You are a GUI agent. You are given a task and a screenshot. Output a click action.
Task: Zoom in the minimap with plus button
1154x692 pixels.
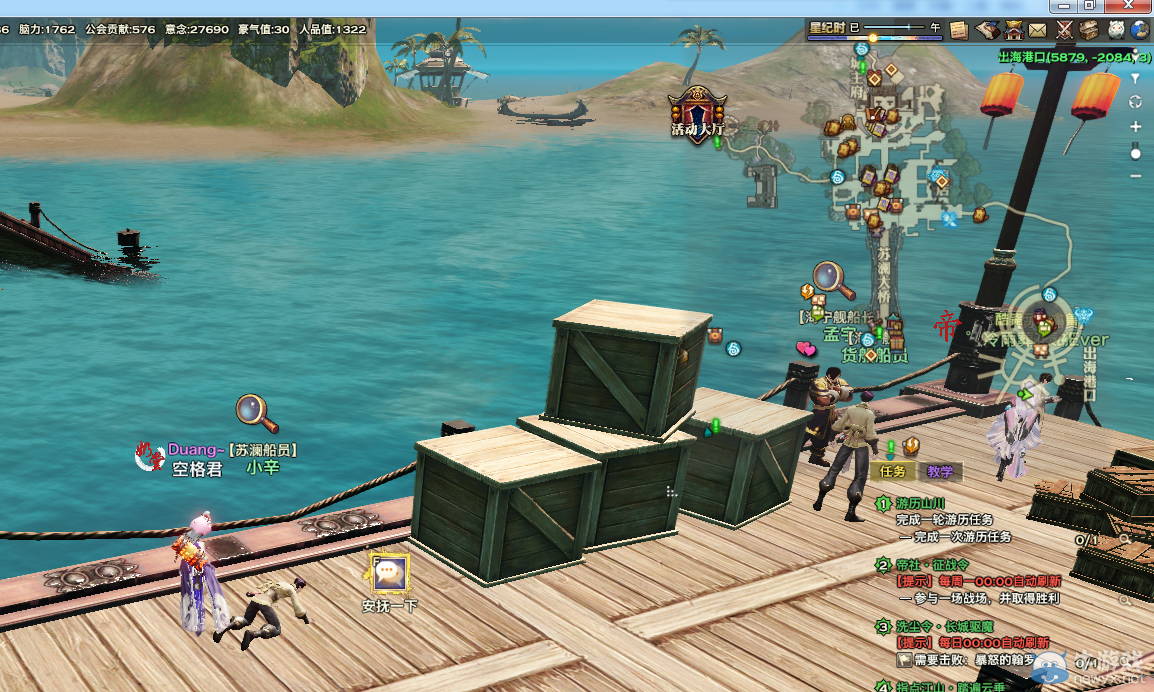tap(1135, 127)
